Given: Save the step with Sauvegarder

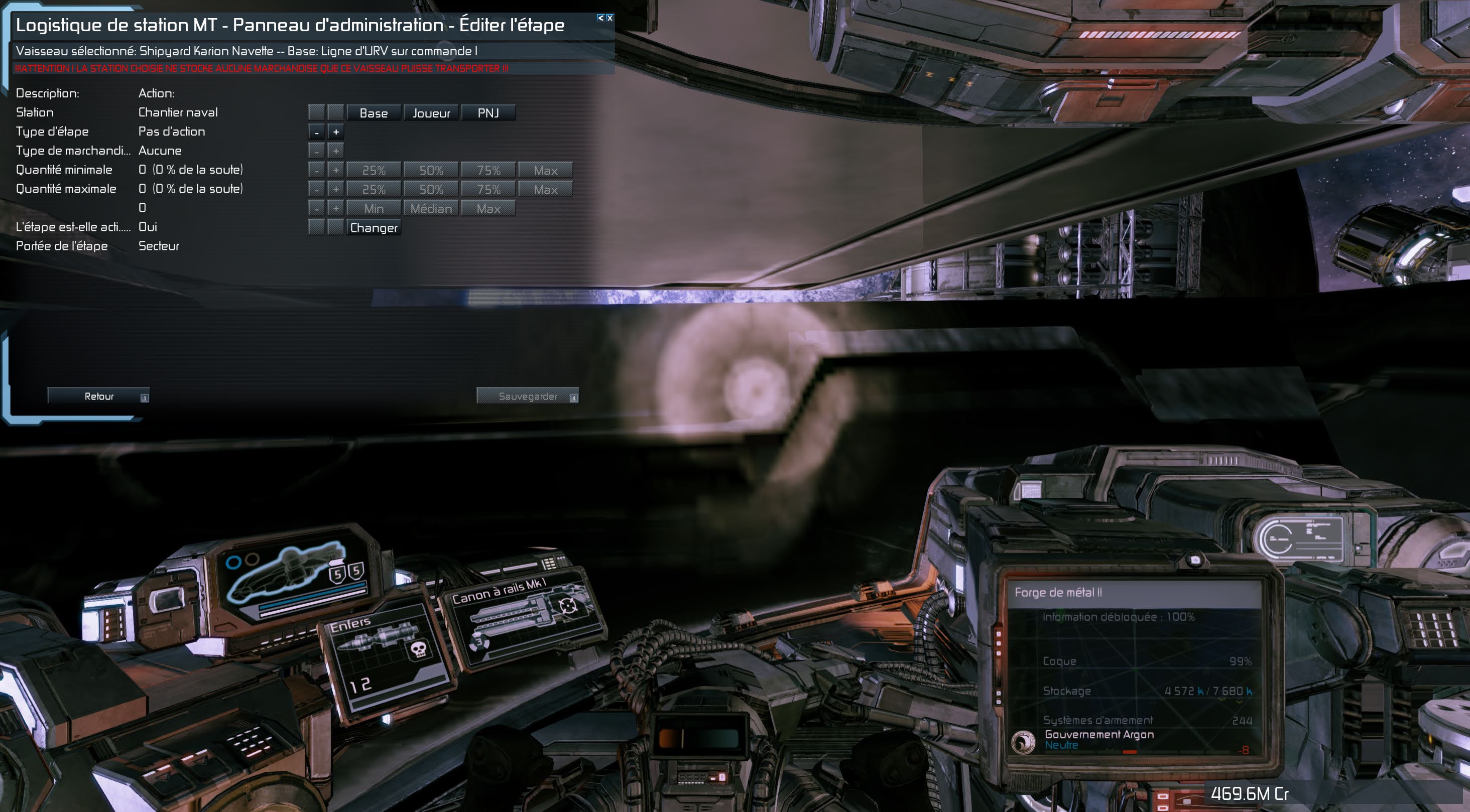Looking at the screenshot, I should click(527, 396).
